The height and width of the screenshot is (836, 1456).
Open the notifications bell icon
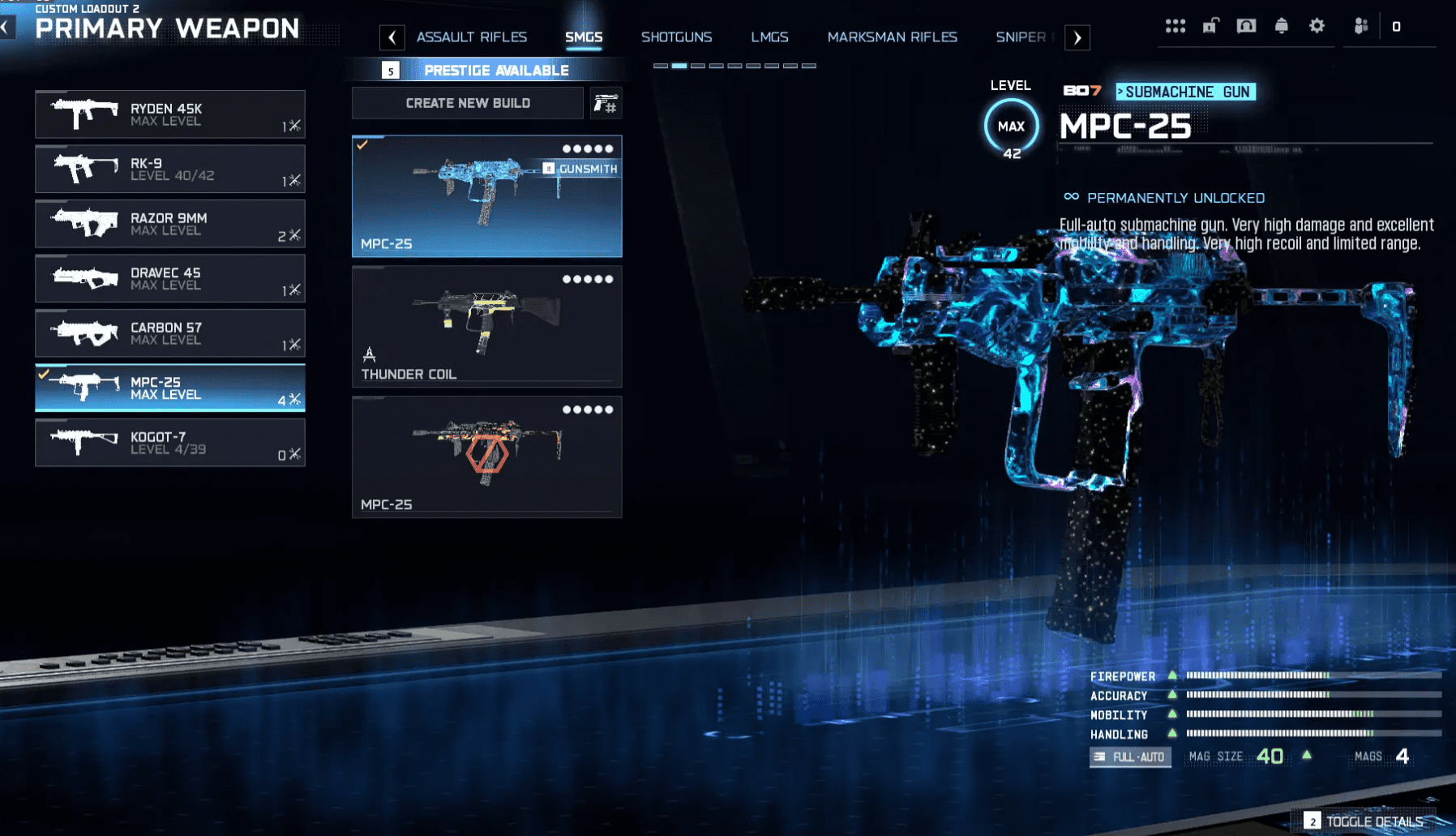1282,25
